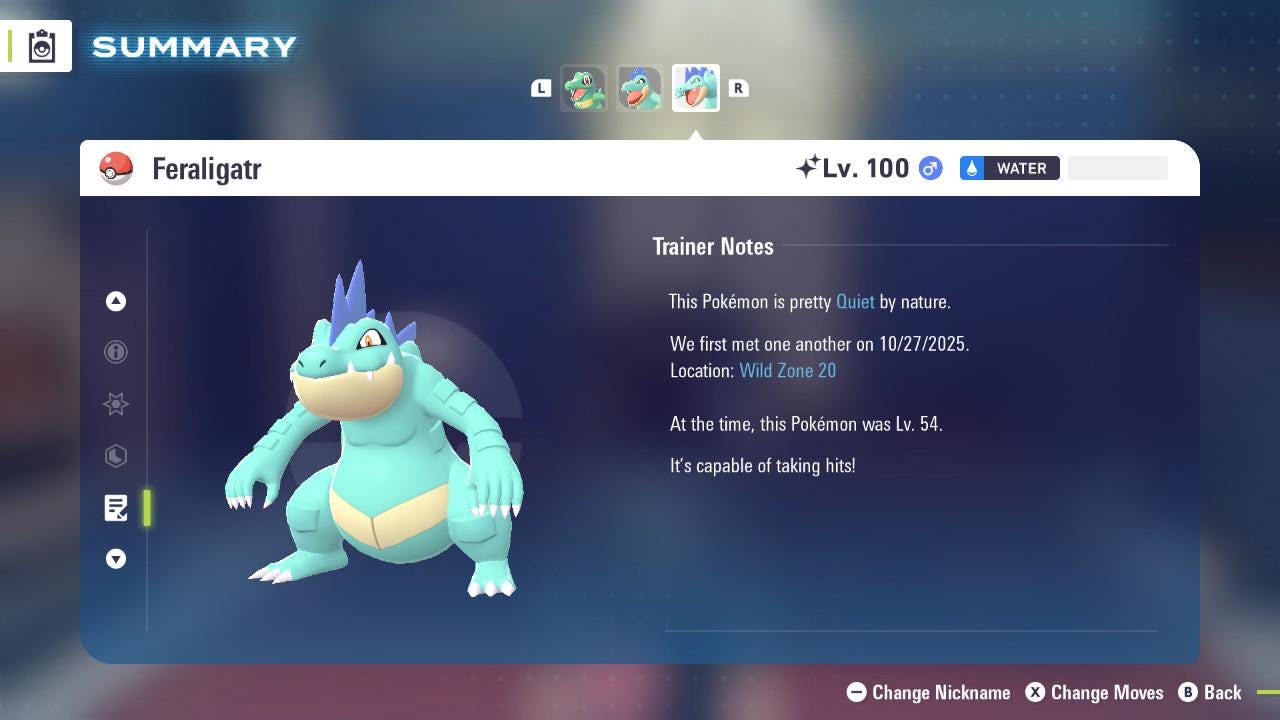The width and height of the screenshot is (1280, 720).
Task: Select the male gender symbol
Action: pyautogui.click(x=929, y=168)
